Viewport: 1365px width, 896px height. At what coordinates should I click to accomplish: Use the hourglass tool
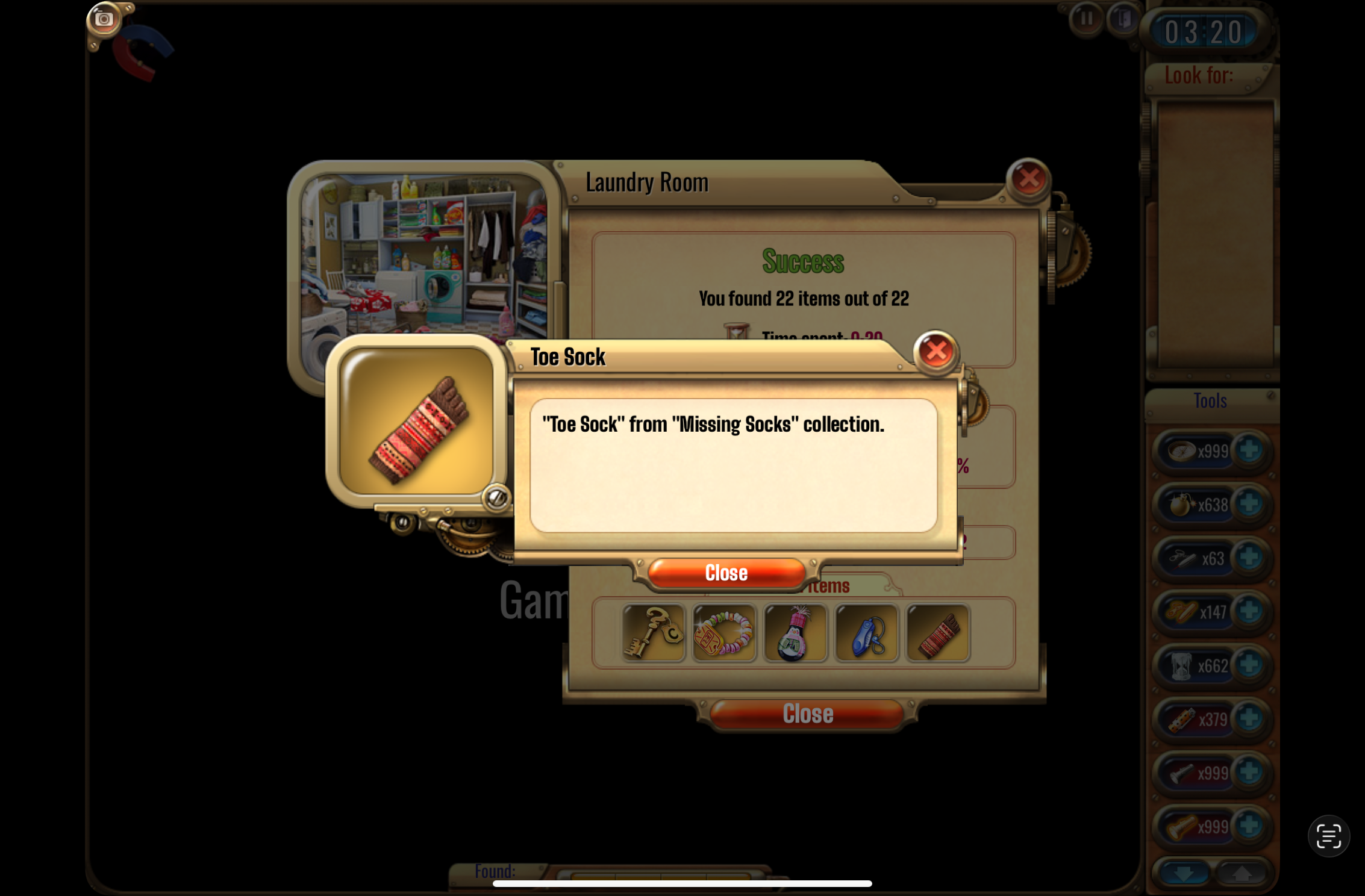[1181, 666]
